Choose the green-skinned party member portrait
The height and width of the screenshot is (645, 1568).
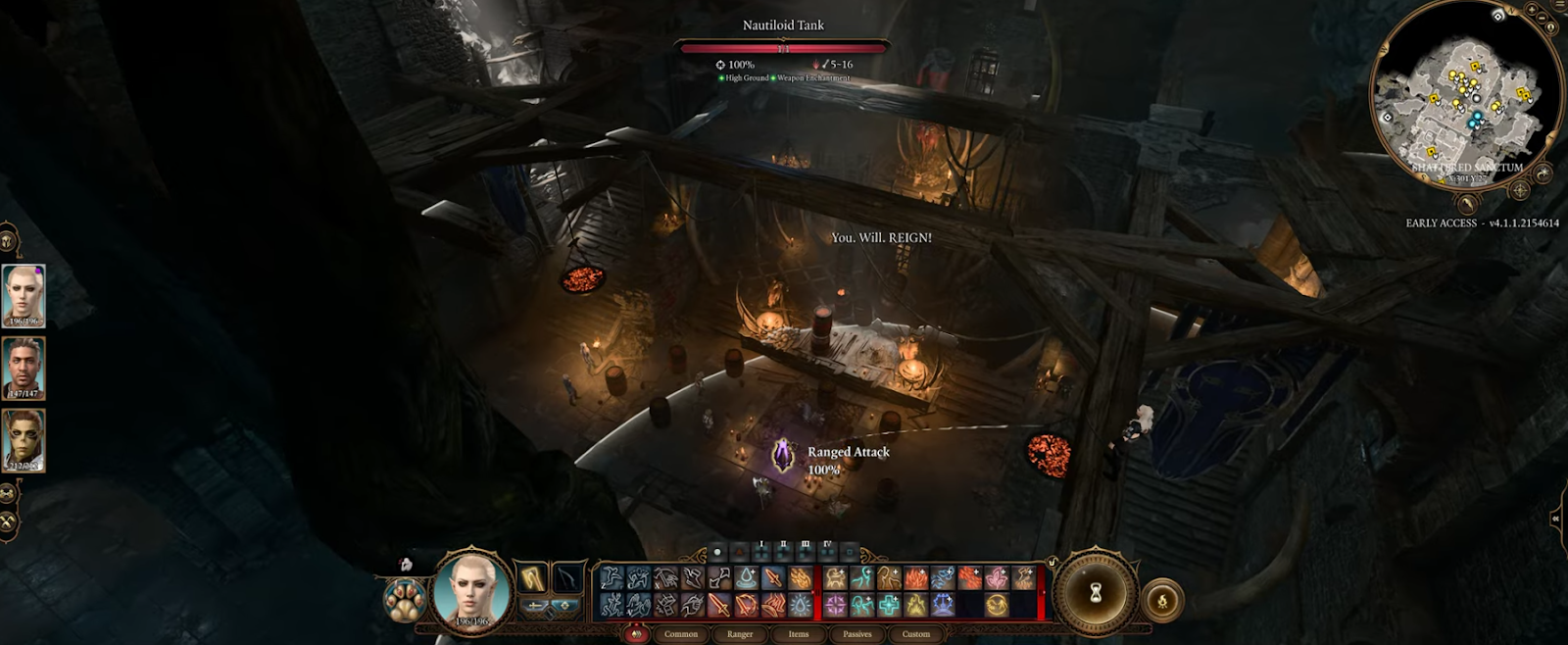pyautogui.click(x=24, y=440)
